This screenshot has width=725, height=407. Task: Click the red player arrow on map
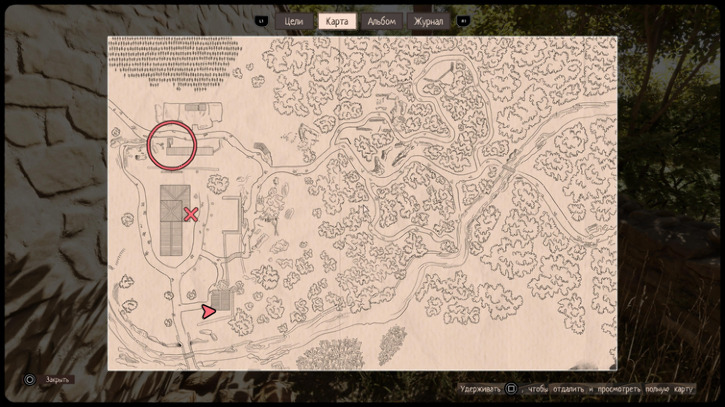[208, 312]
